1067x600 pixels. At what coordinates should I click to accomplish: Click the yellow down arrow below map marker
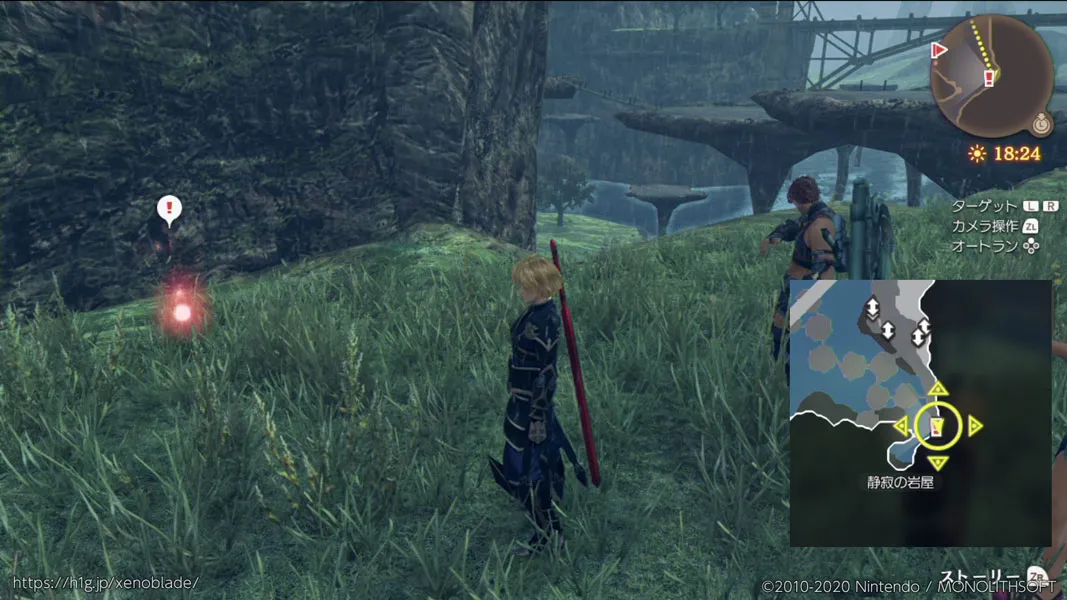coord(937,462)
